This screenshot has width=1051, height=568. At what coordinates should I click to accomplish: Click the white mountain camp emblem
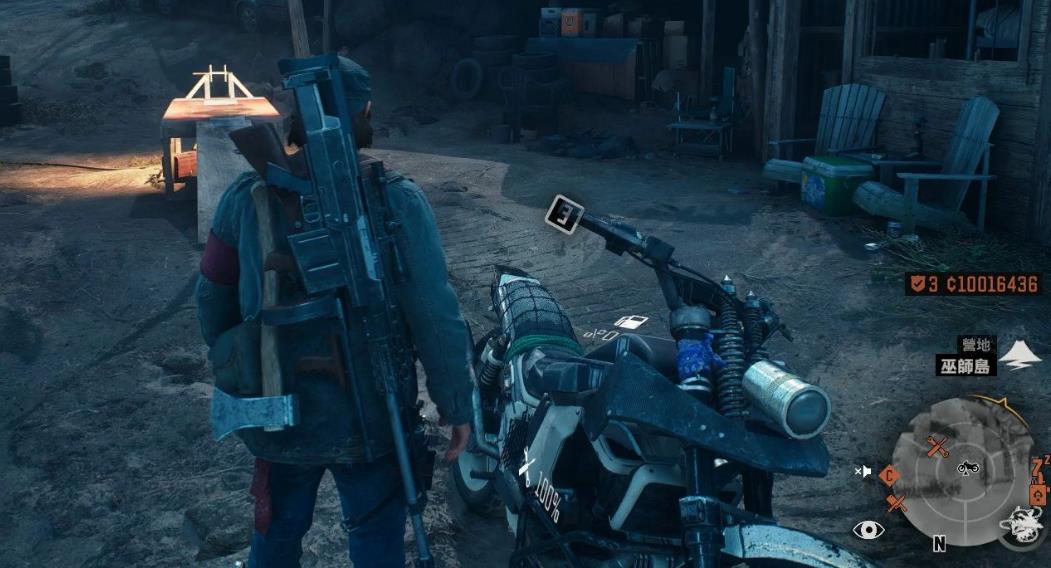tap(1019, 355)
